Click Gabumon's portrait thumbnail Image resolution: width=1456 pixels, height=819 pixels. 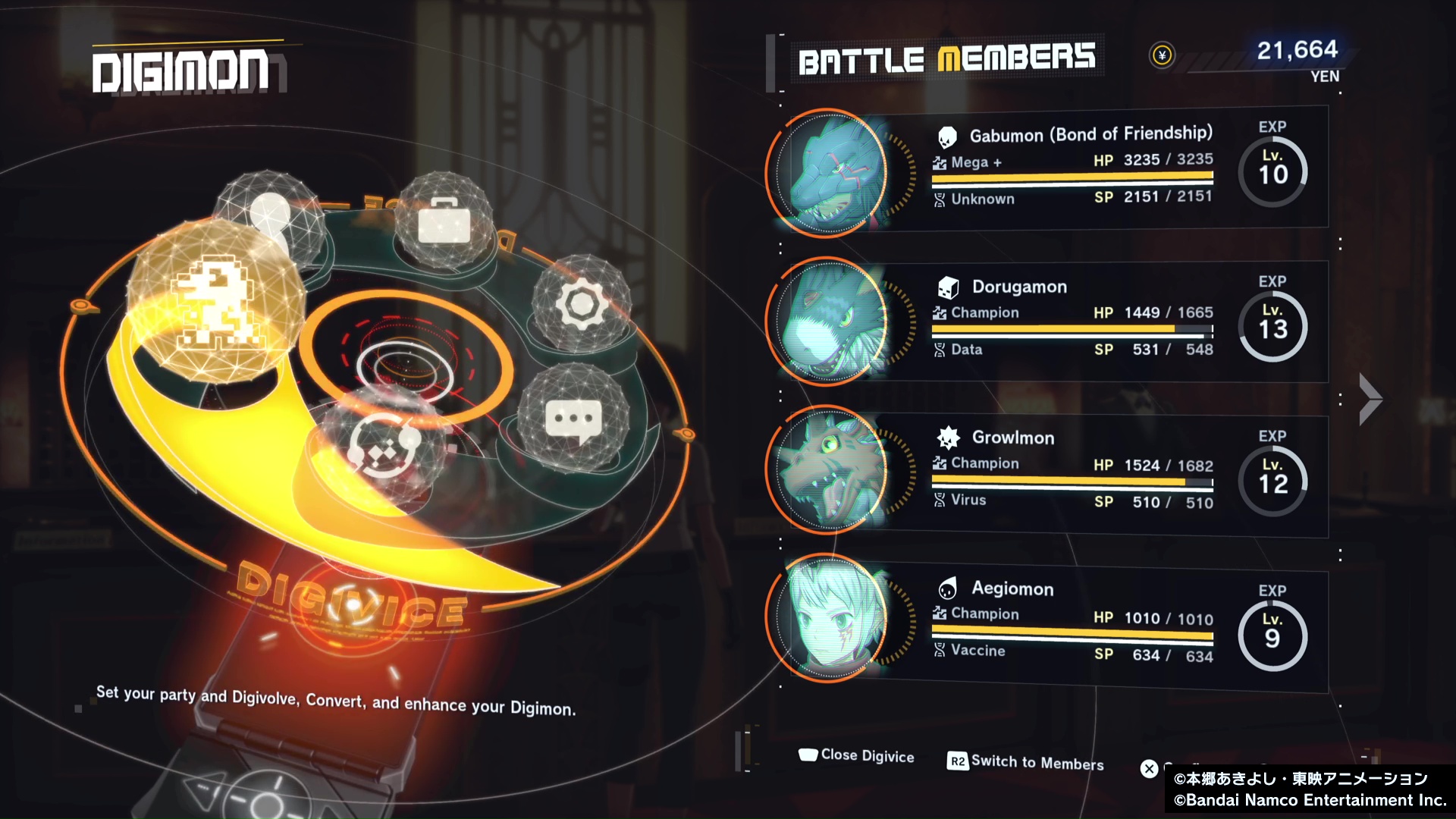tap(830, 173)
